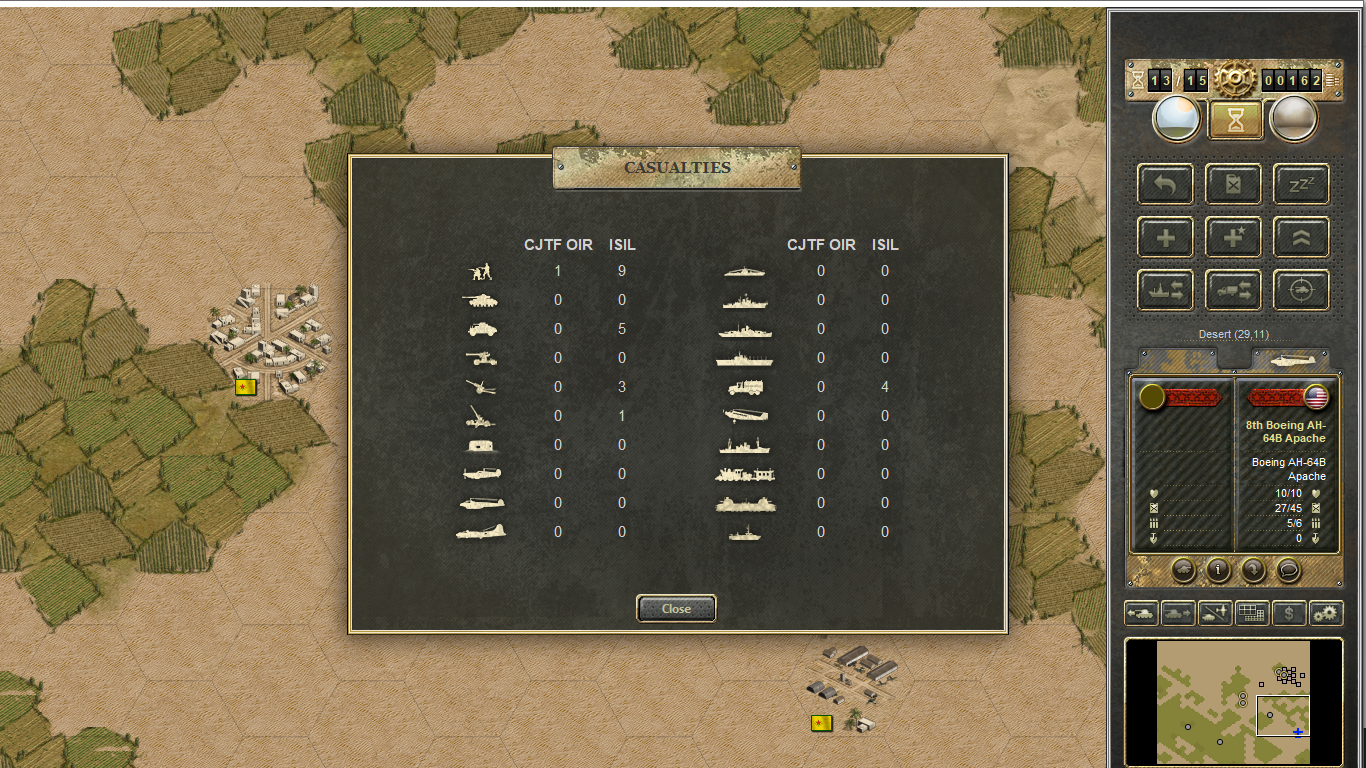1366x768 pixels.
Task: Close the Casualties window
Action: click(676, 608)
